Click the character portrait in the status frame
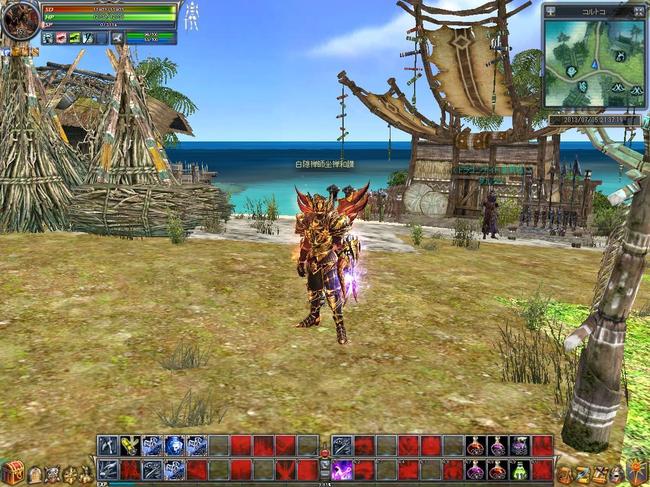Screen dimensions: 650x487 20,21
